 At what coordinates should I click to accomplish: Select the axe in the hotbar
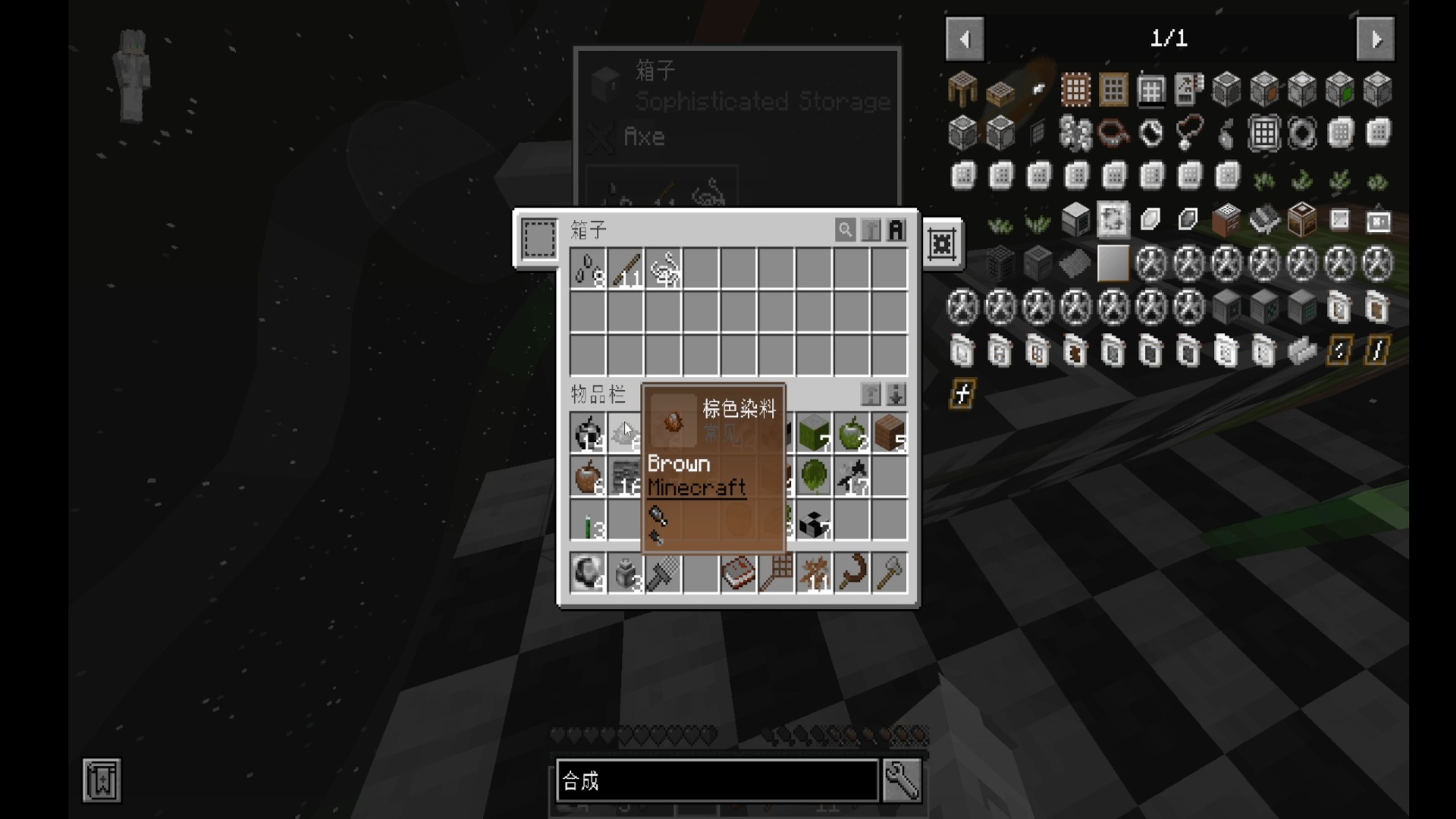(x=889, y=573)
